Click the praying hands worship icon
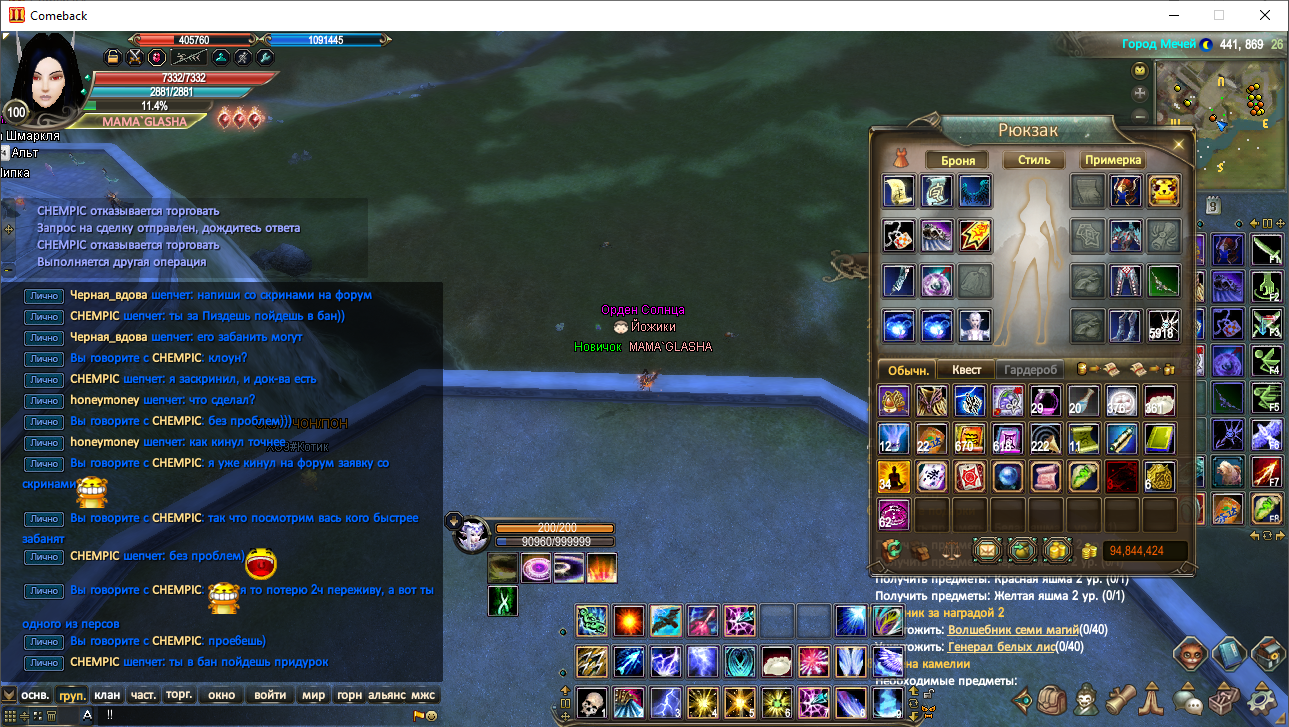 point(1150,702)
